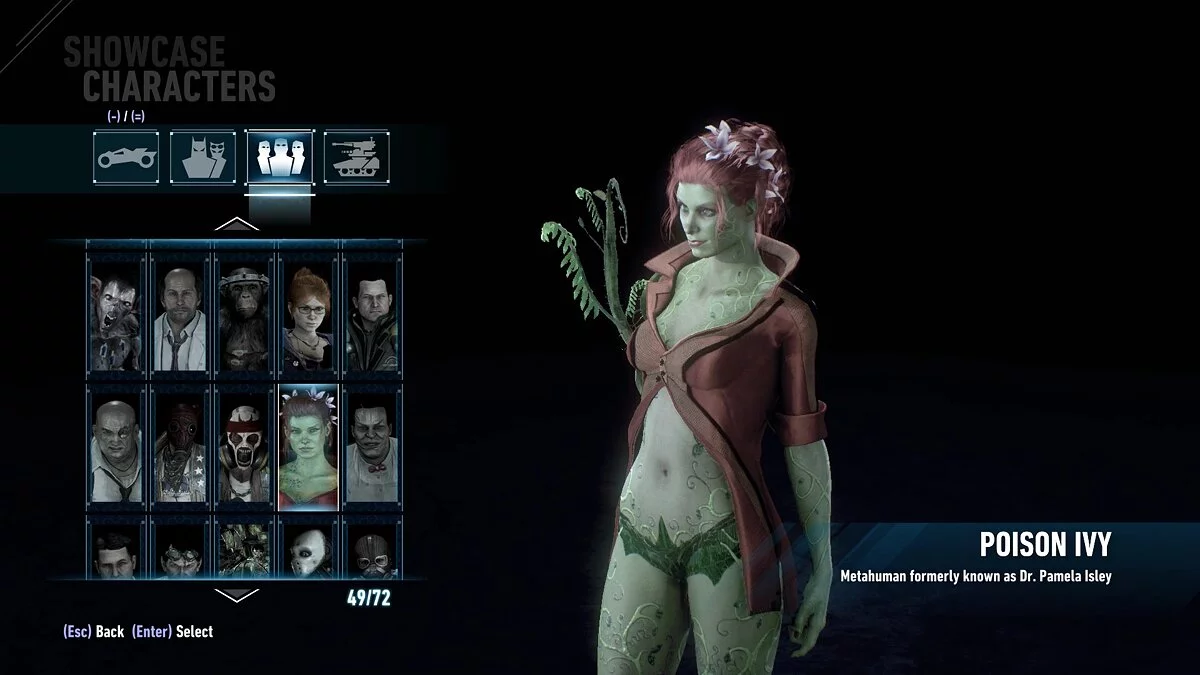The height and width of the screenshot is (675, 1200).
Task: Click the up arrow above the character grid
Action: tap(237, 224)
